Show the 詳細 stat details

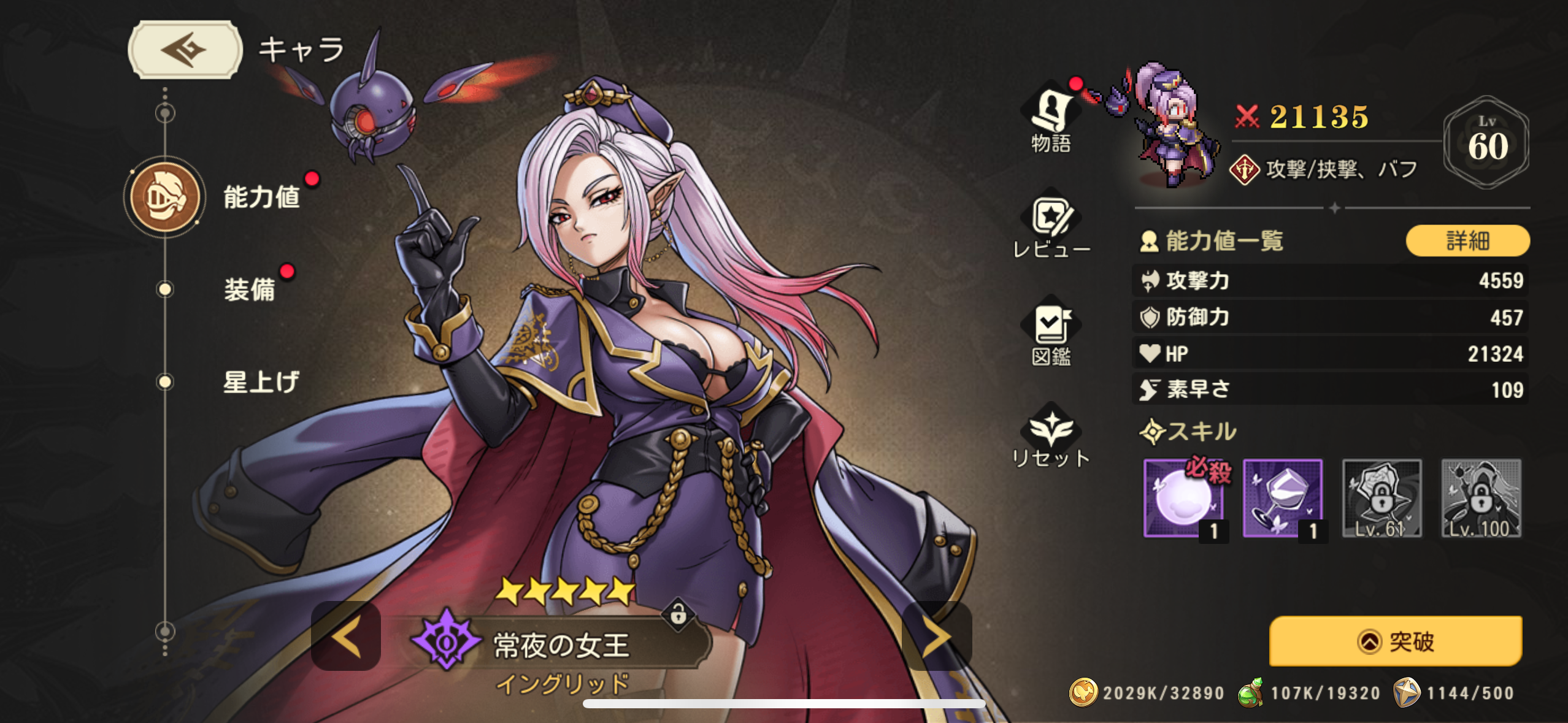[x=1467, y=241]
